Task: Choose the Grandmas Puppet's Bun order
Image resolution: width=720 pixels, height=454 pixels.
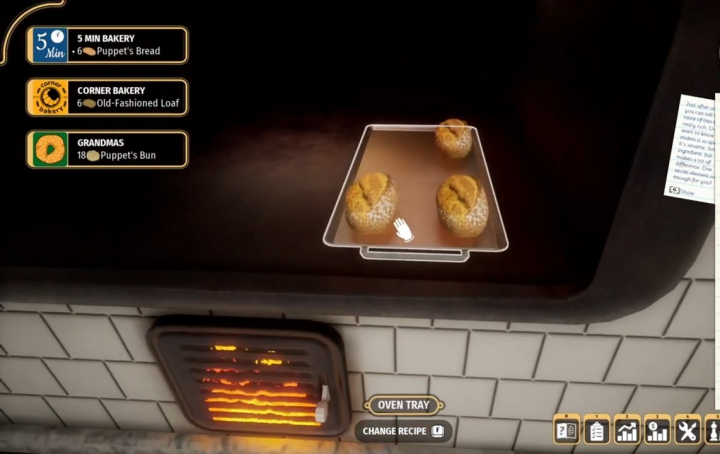Action: (107, 149)
